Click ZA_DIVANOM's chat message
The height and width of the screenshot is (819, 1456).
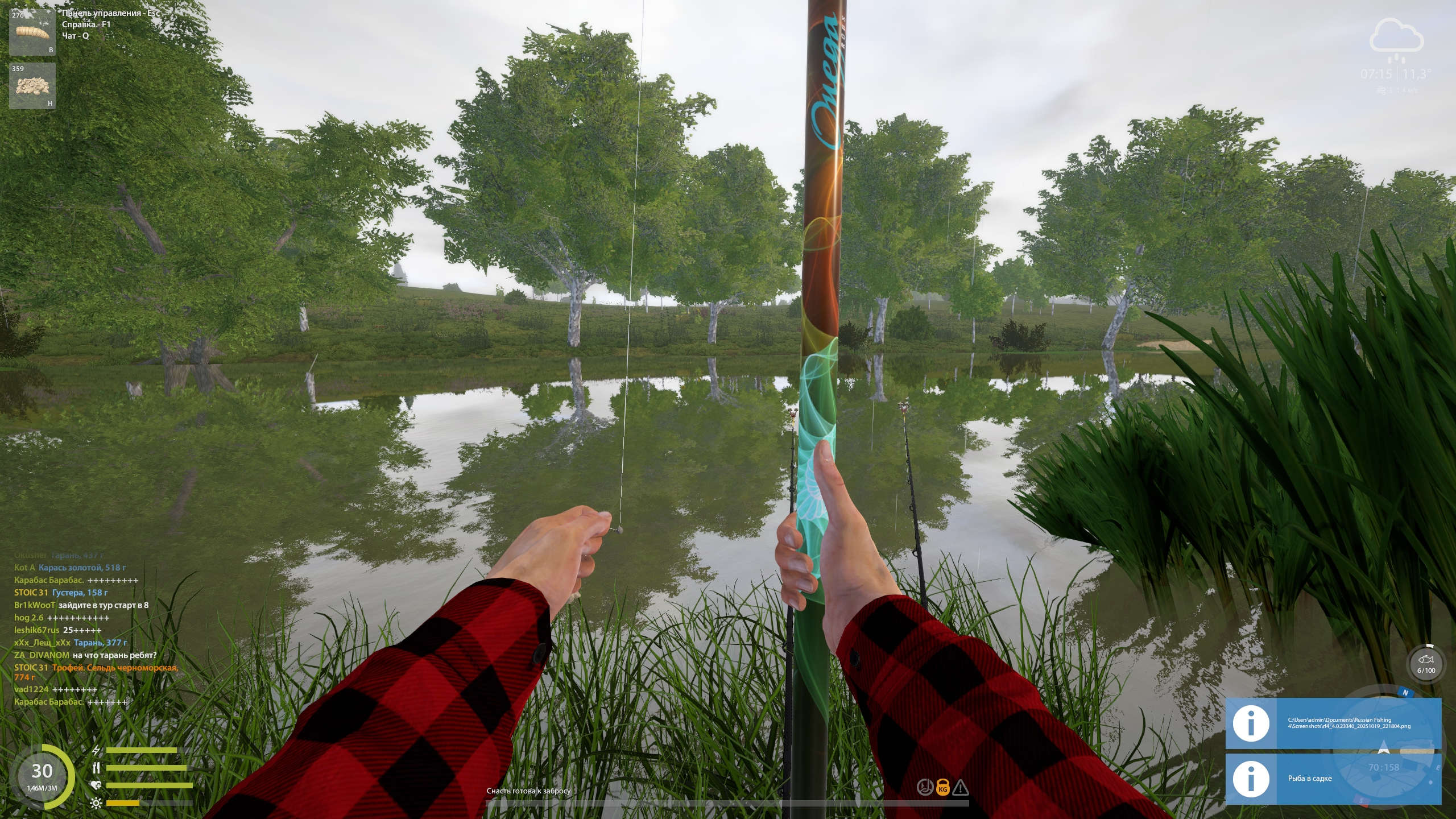85,655
